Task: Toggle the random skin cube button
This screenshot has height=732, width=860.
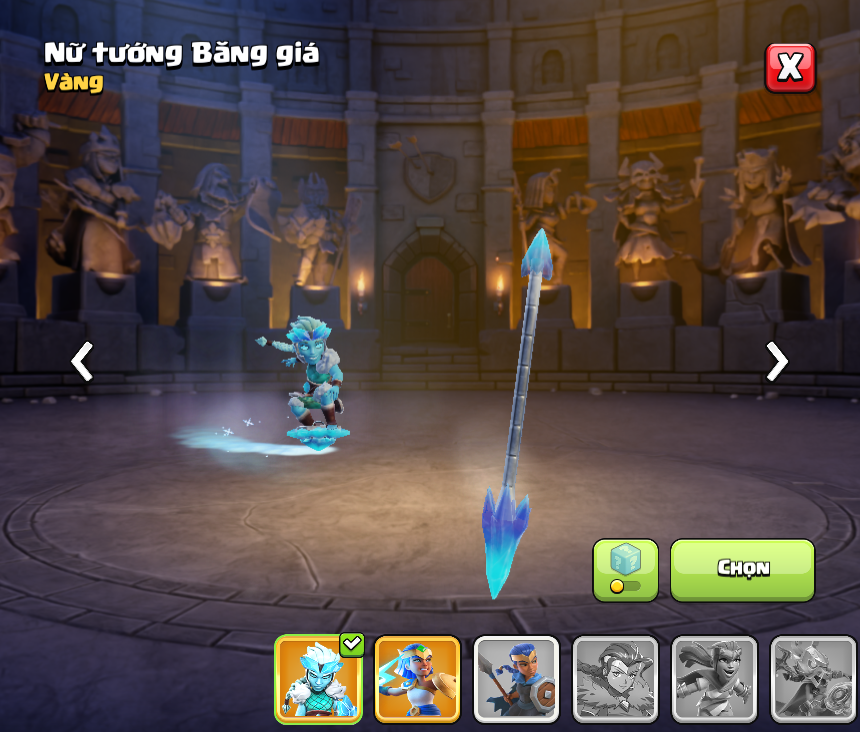Action: [x=625, y=570]
